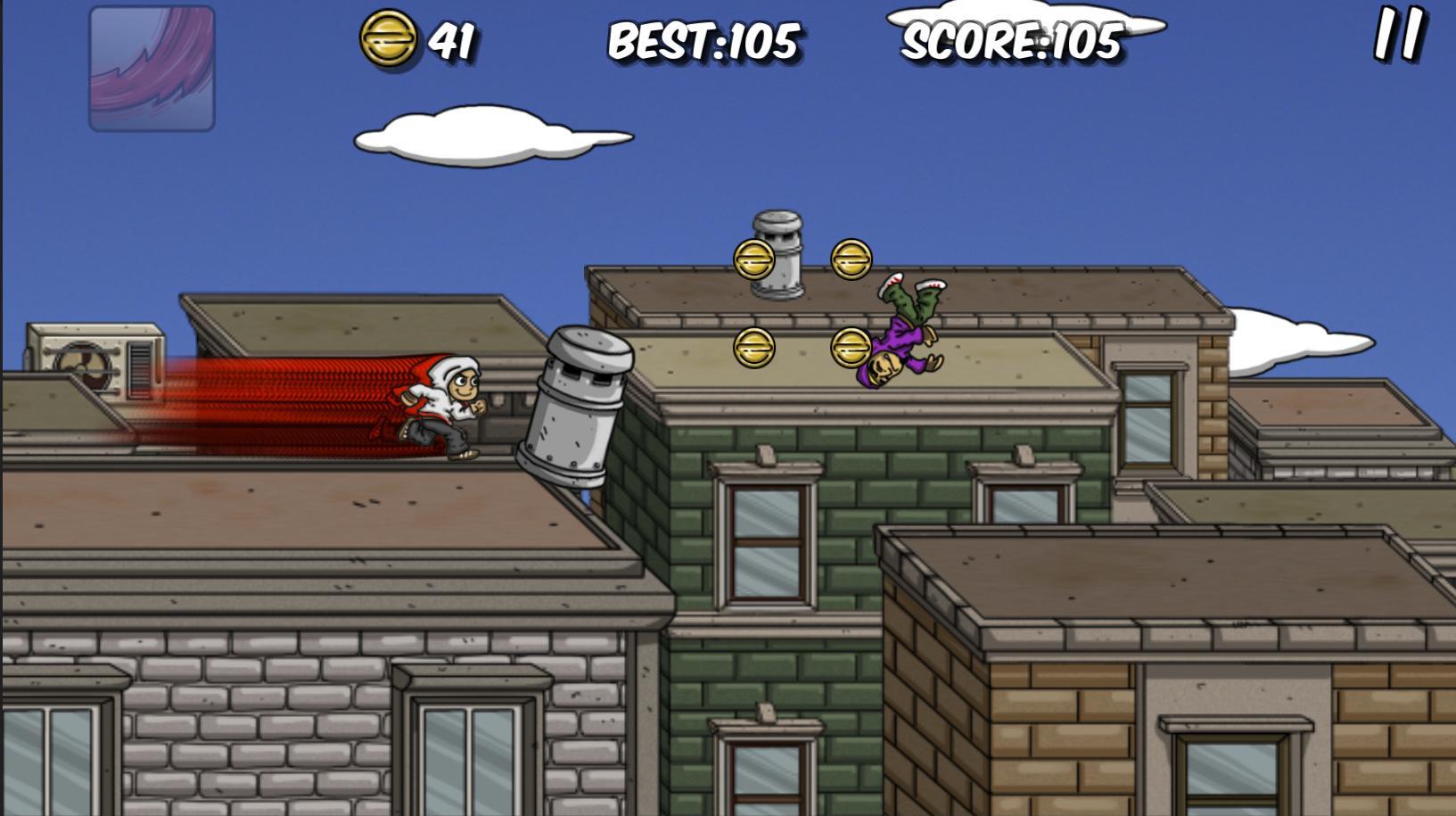Viewport: 1456px width, 816px height.
Task: Select the BEST:105 display
Action: pos(704,40)
